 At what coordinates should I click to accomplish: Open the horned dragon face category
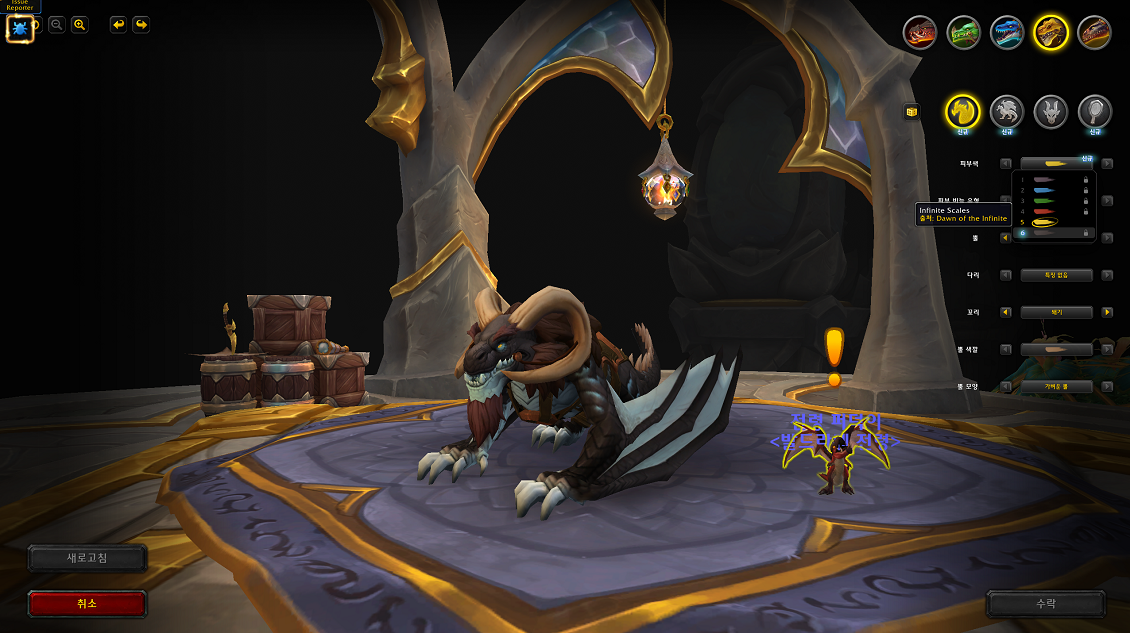coord(1051,111)
